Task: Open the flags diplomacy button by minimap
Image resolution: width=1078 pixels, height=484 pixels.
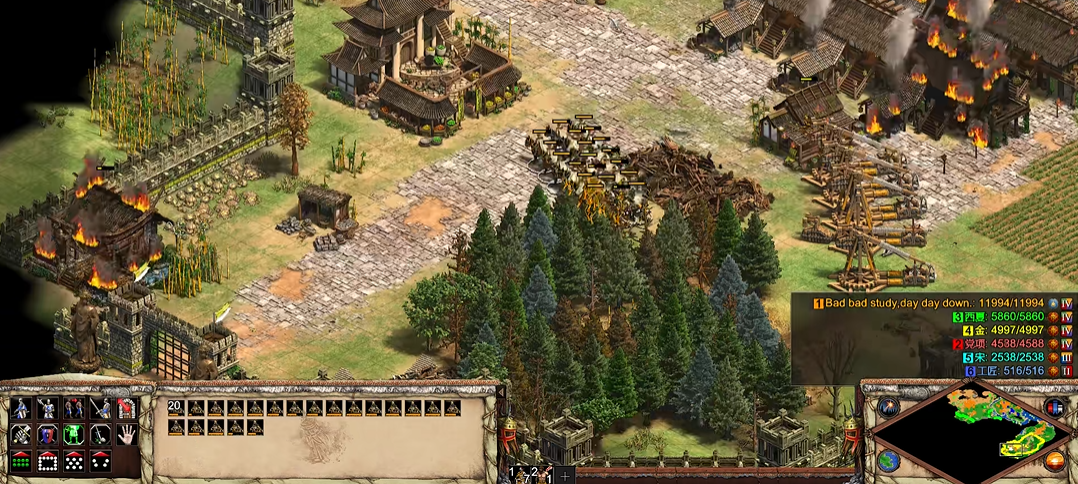Action: [x=1054, y=406]
